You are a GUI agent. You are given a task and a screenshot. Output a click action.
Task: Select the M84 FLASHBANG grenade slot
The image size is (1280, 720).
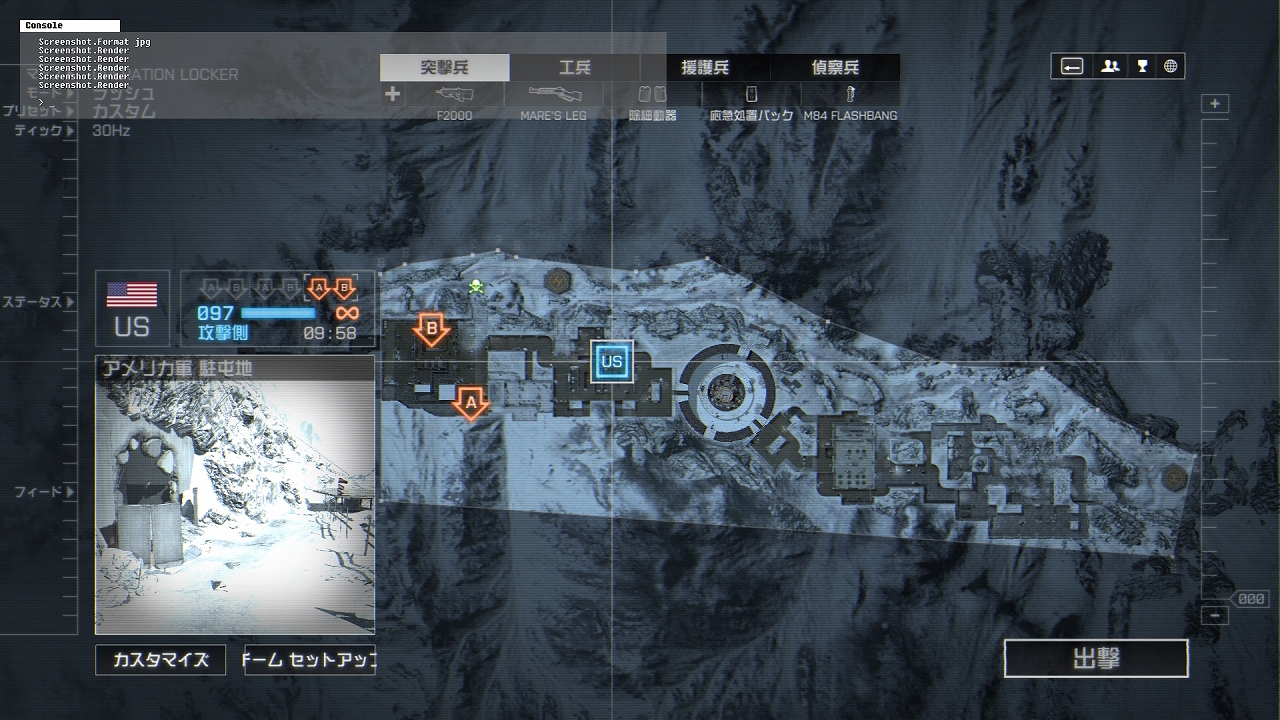click(850, 102)
